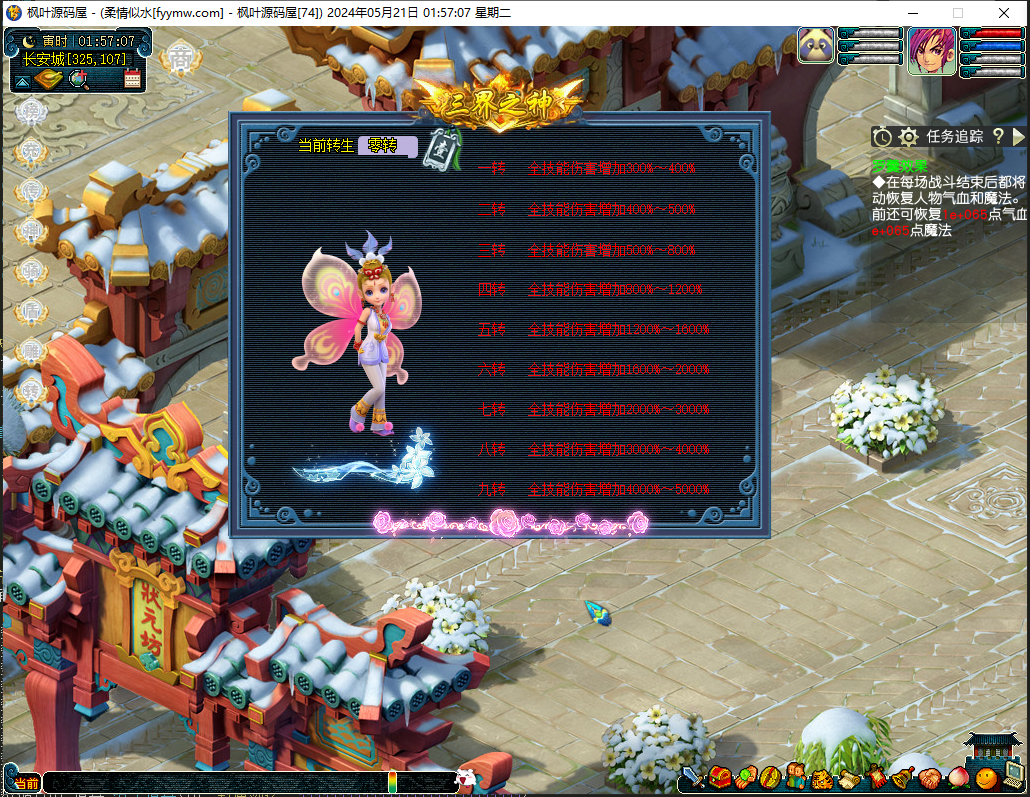Click the smiley face emote icon
The width and height of the screenshot is (1030, 797).
pyautogui.click(x=987, y=777)
